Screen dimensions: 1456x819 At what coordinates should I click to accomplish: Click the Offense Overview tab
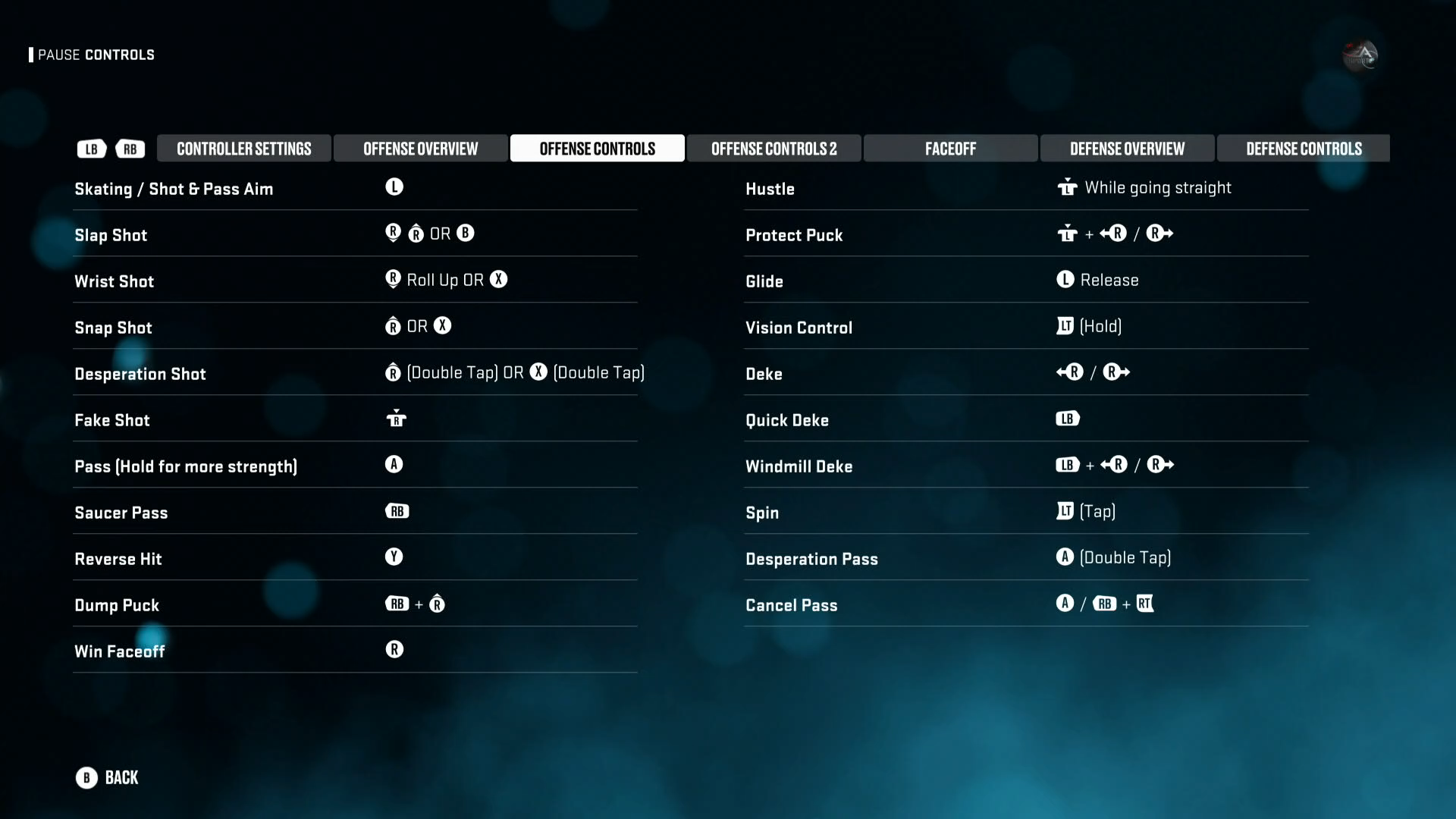click(420, 149)
